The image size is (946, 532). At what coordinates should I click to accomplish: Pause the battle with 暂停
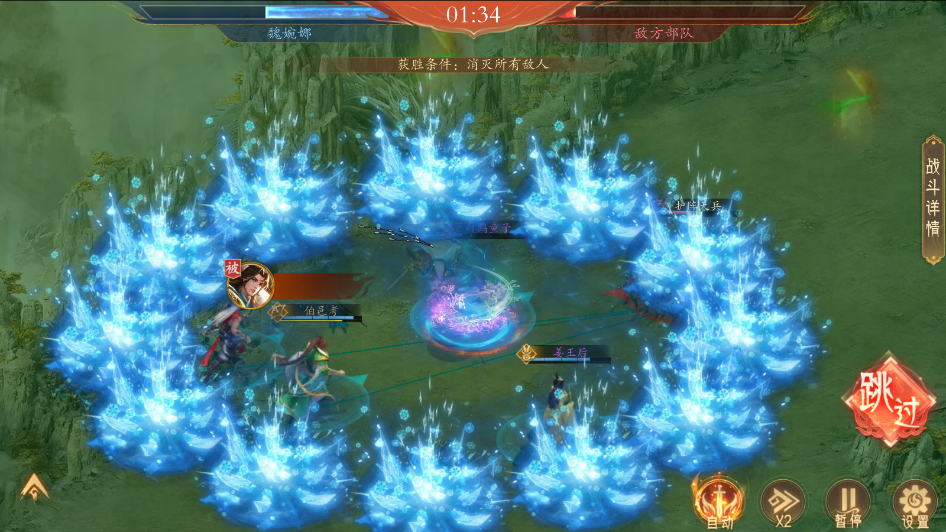847,500
